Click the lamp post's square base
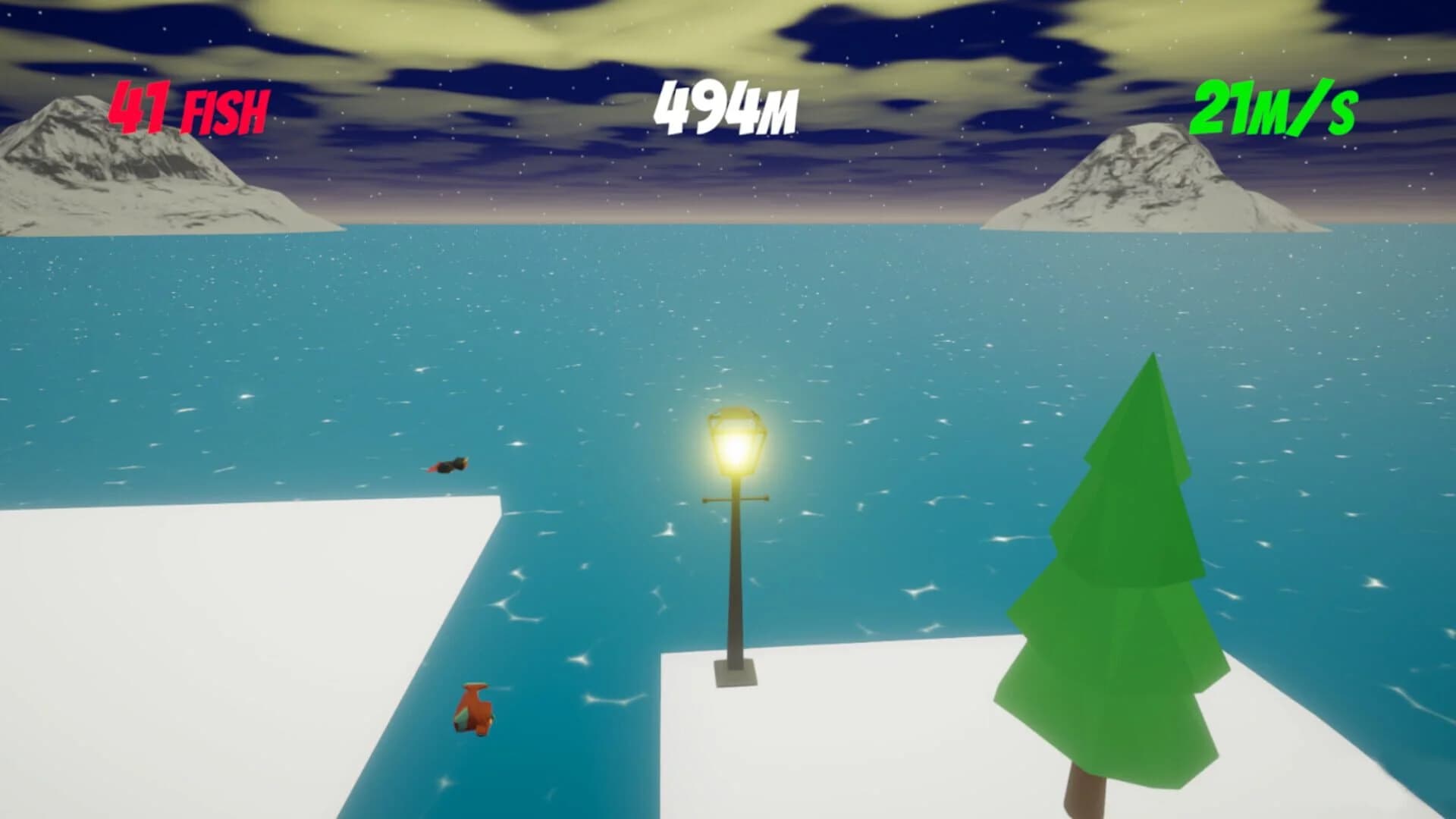The height and width of the screenshot is (819, 1456). click(x=734, y=671)
